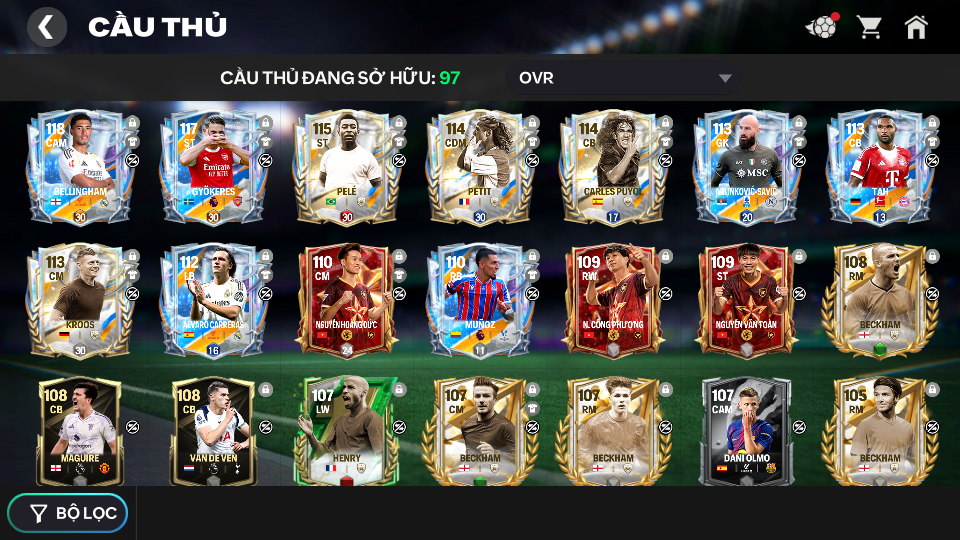Open the Bộ Lọc filter
The height and width of the screenshot is (540, 960).
pos(68,513)
